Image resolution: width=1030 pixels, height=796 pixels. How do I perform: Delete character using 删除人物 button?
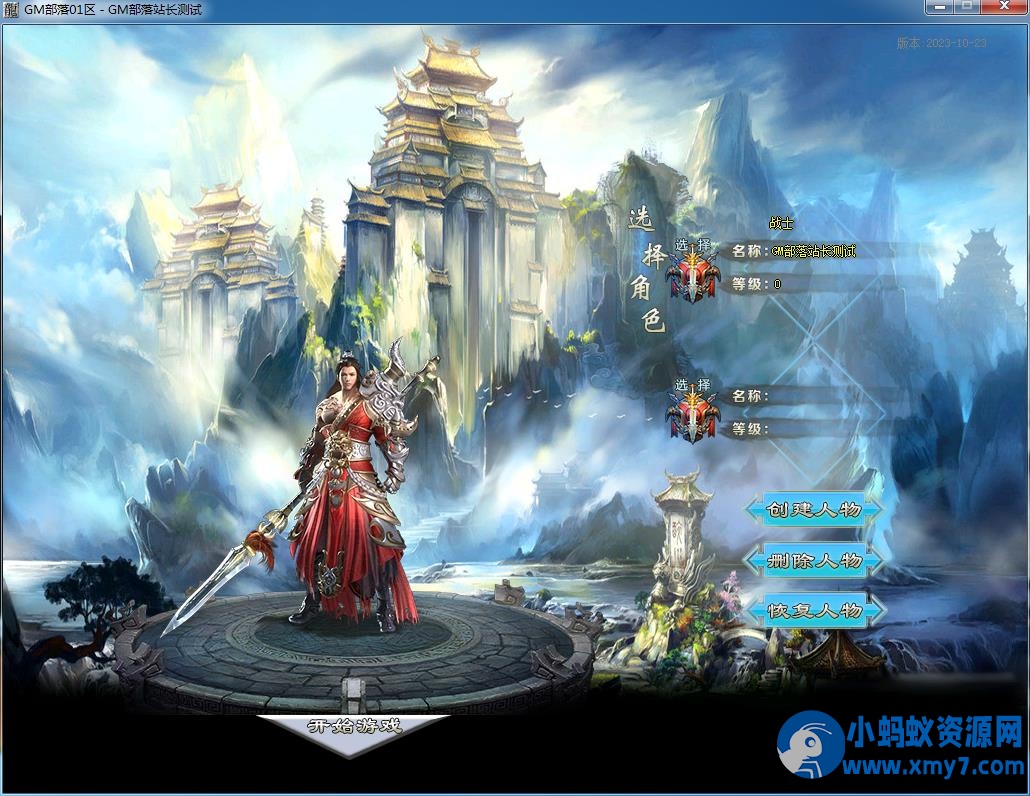[813, 560]
